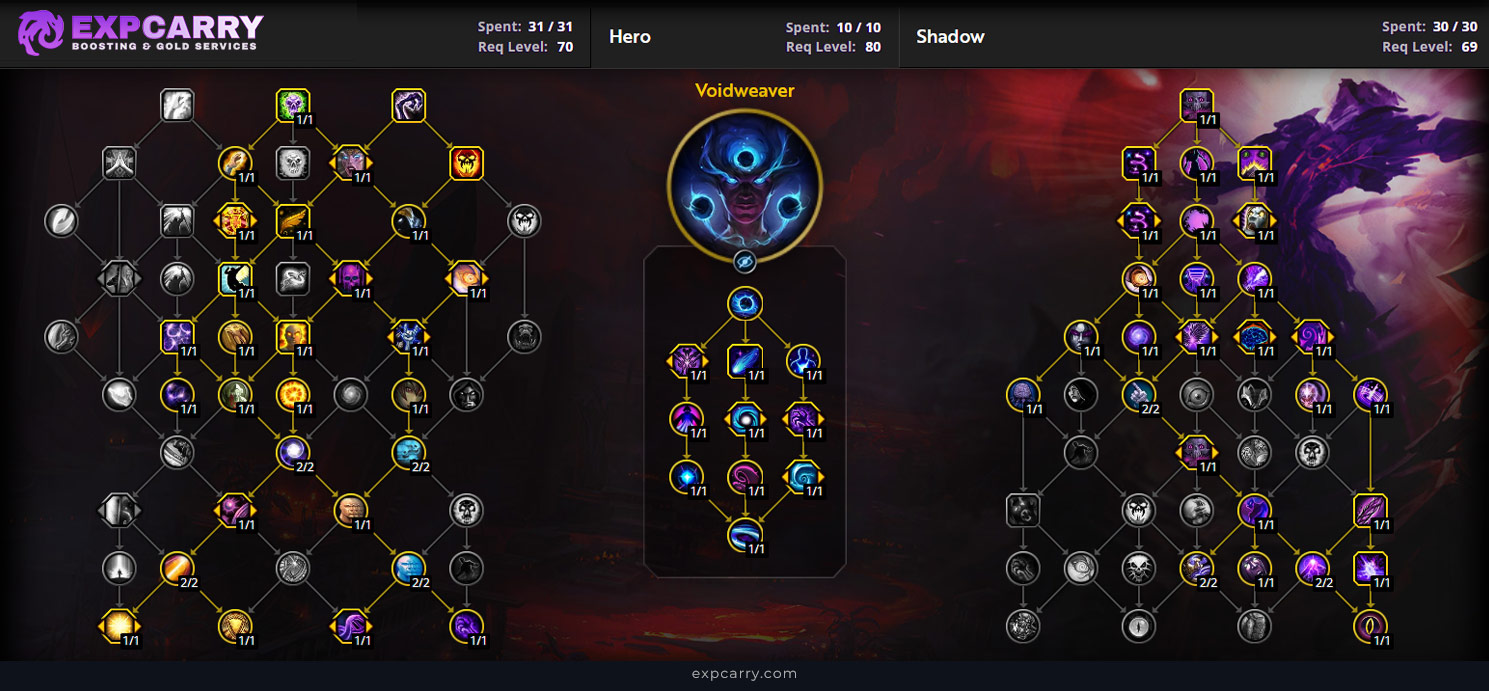Viewport: 1489px width, 691px height.
Task: Select the green skull class talent
Action: coord(293,105)
